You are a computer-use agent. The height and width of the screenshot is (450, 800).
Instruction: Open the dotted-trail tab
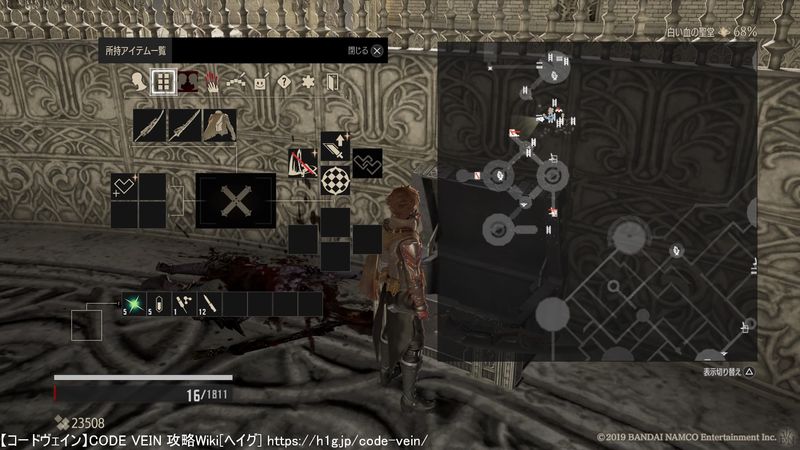pos(236,82)
